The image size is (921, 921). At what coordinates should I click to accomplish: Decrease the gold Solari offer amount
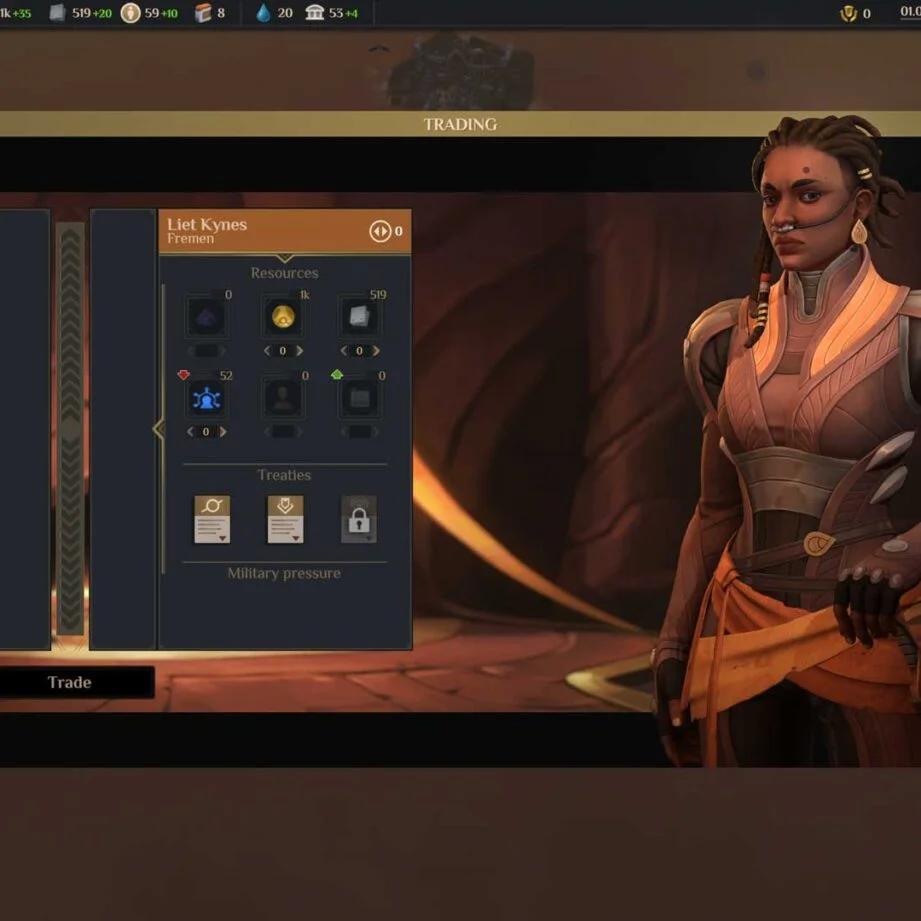267,351
